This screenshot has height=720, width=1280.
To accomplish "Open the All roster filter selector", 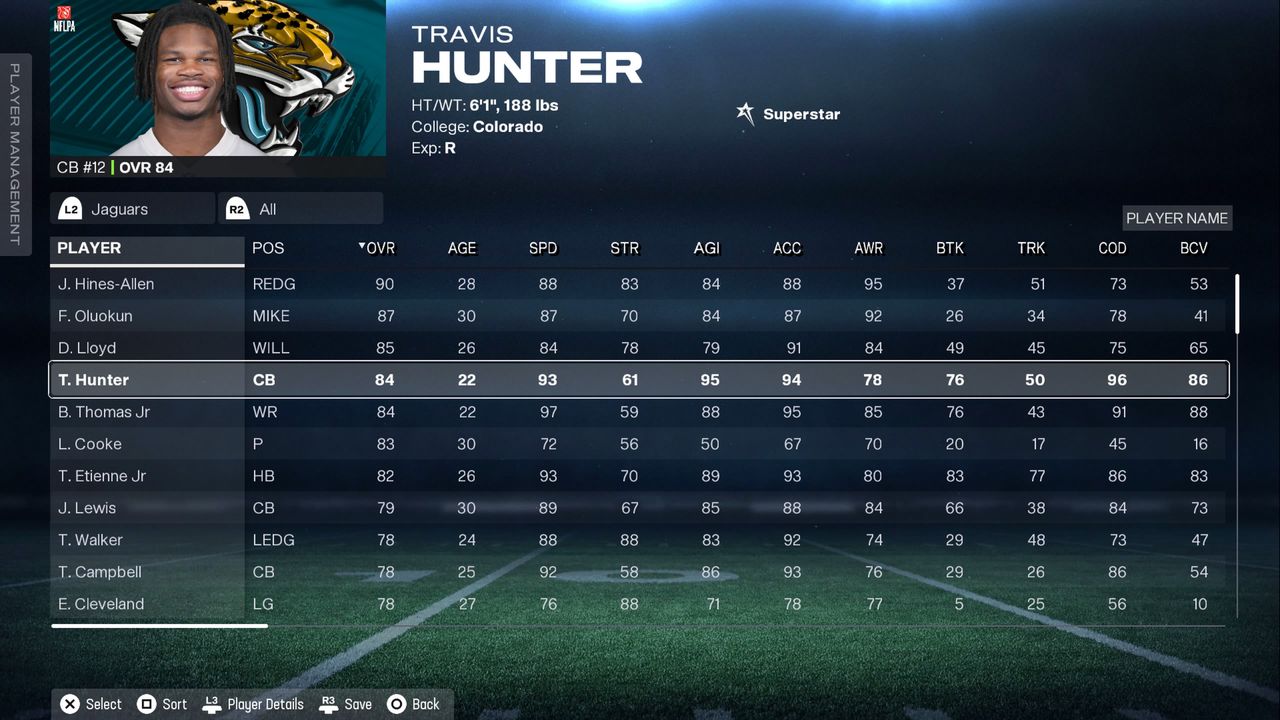I will [x=300, y=209].
